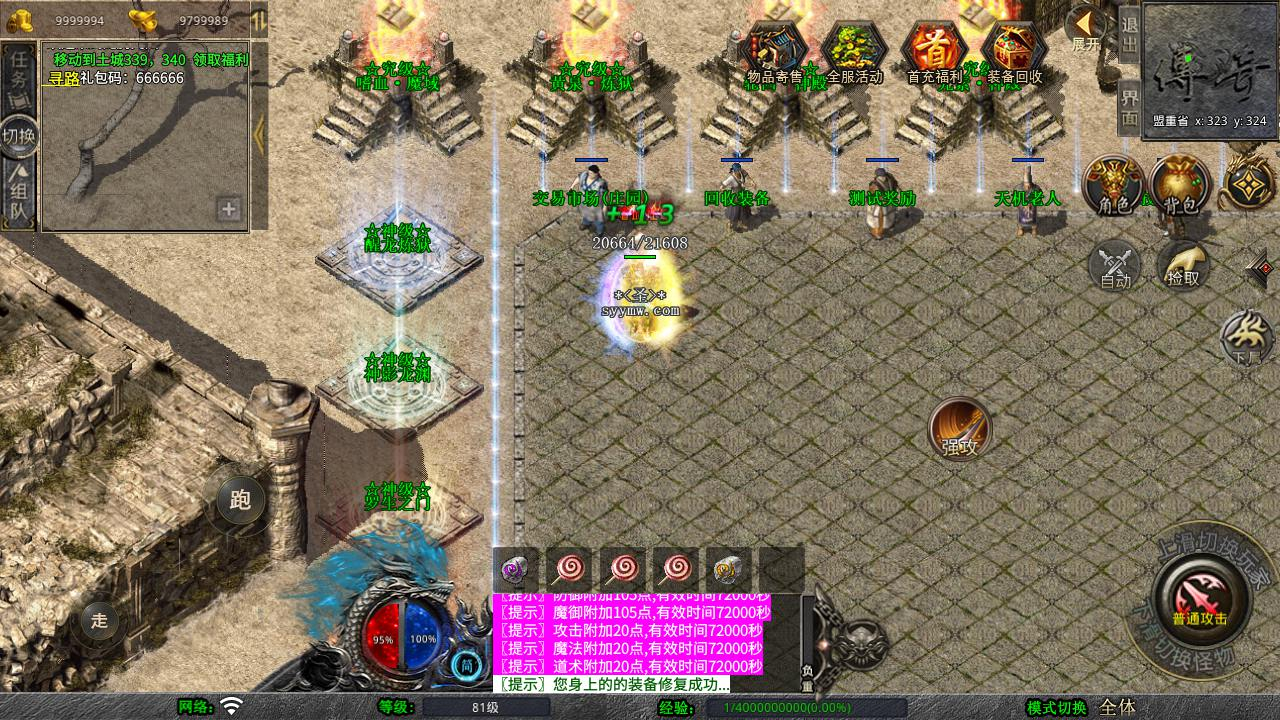The width and height of the screenshot is (1280, 720).
Task: Activate the 强攻 skill
Action: coord(960,430)
